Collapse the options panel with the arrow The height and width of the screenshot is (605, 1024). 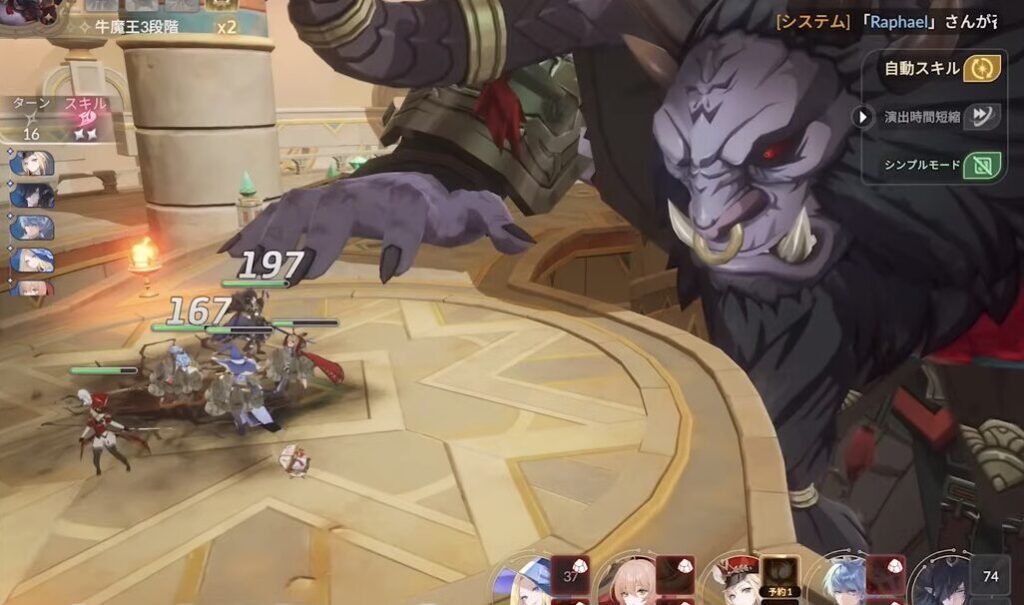pyautogui.click(x=863, y=117)
